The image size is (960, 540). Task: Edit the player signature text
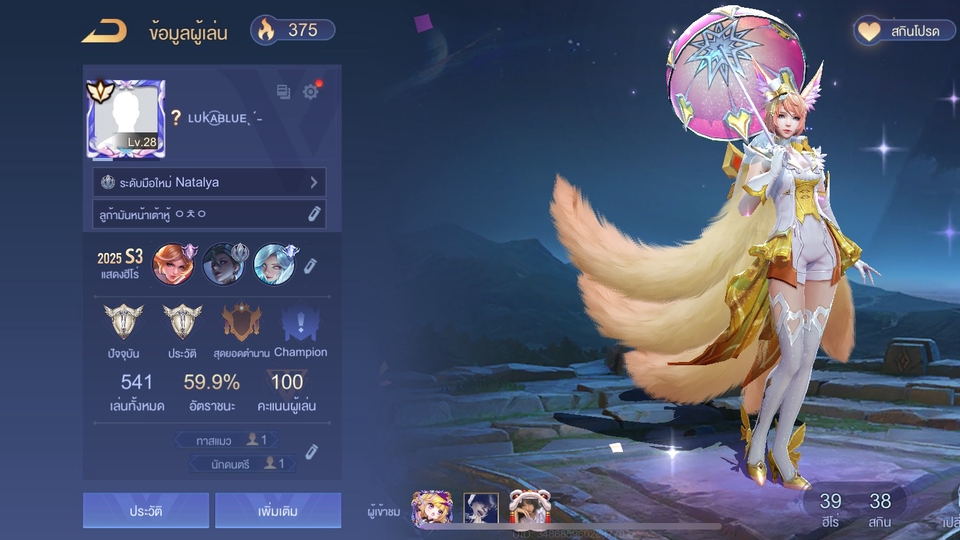314,213
